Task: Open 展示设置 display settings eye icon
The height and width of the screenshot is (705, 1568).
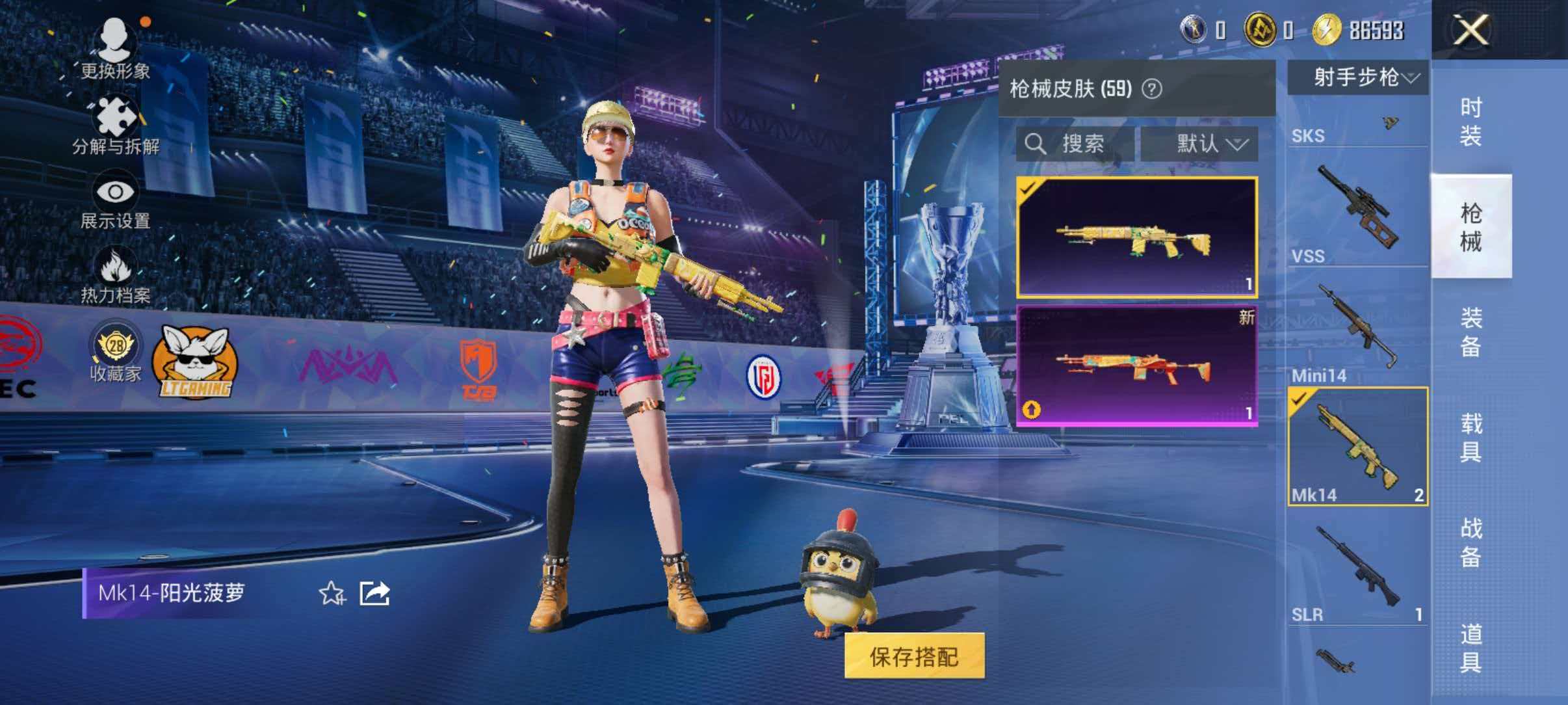Action: [117, 193]
